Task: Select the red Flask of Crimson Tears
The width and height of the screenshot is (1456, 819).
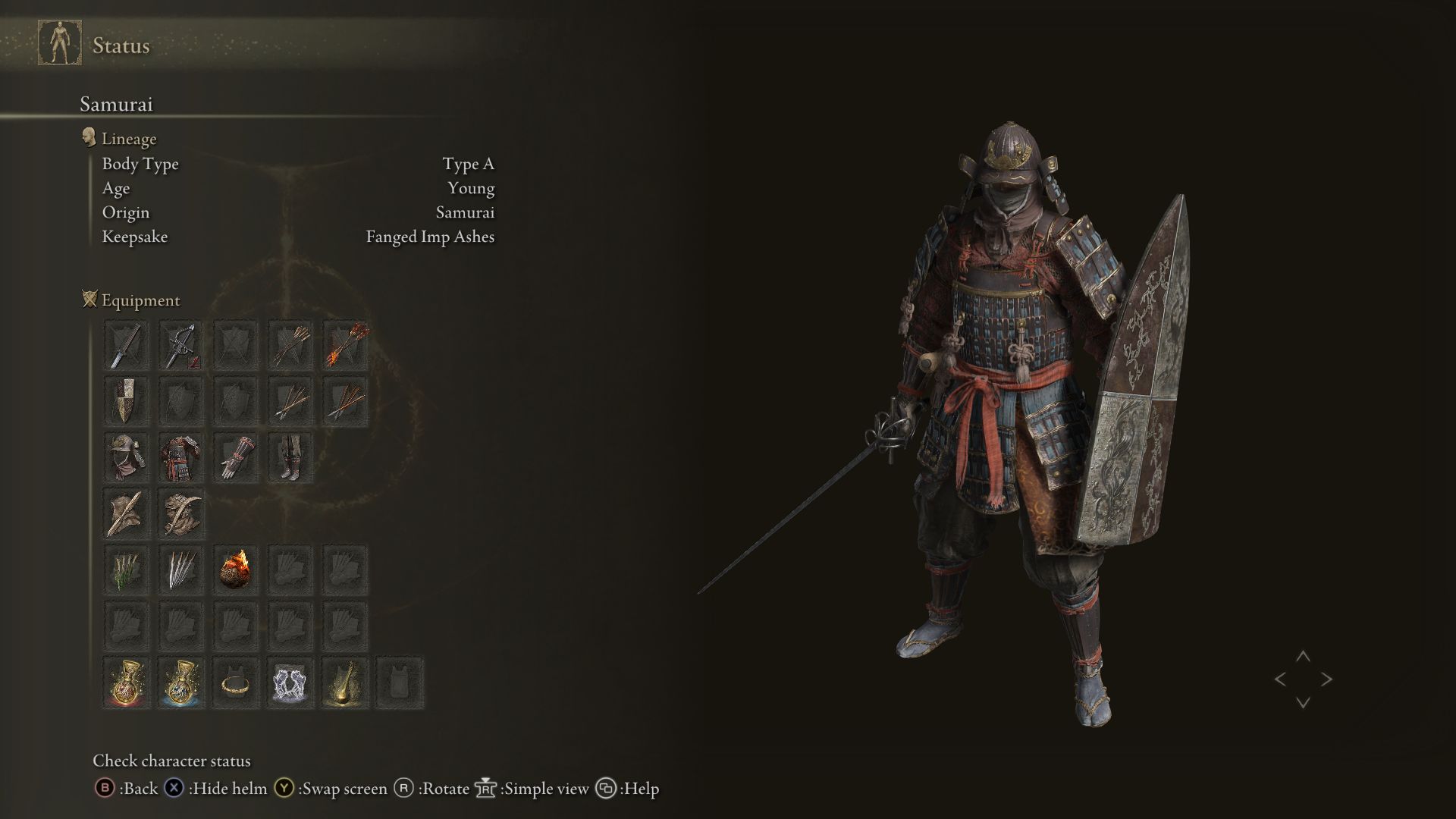Action: click(x=126, y=682)
